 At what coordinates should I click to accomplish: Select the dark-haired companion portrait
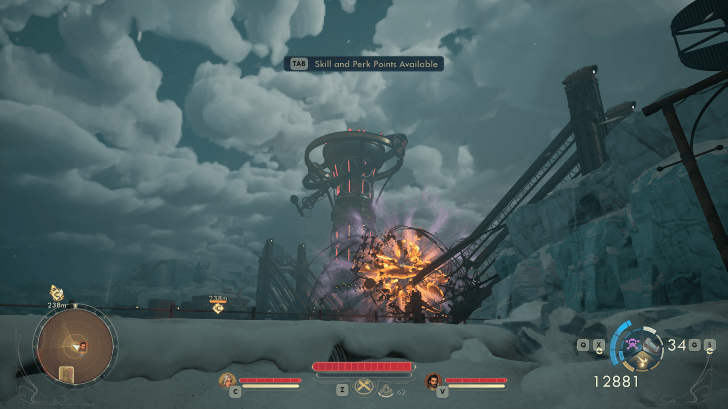[x=433, y=380]
